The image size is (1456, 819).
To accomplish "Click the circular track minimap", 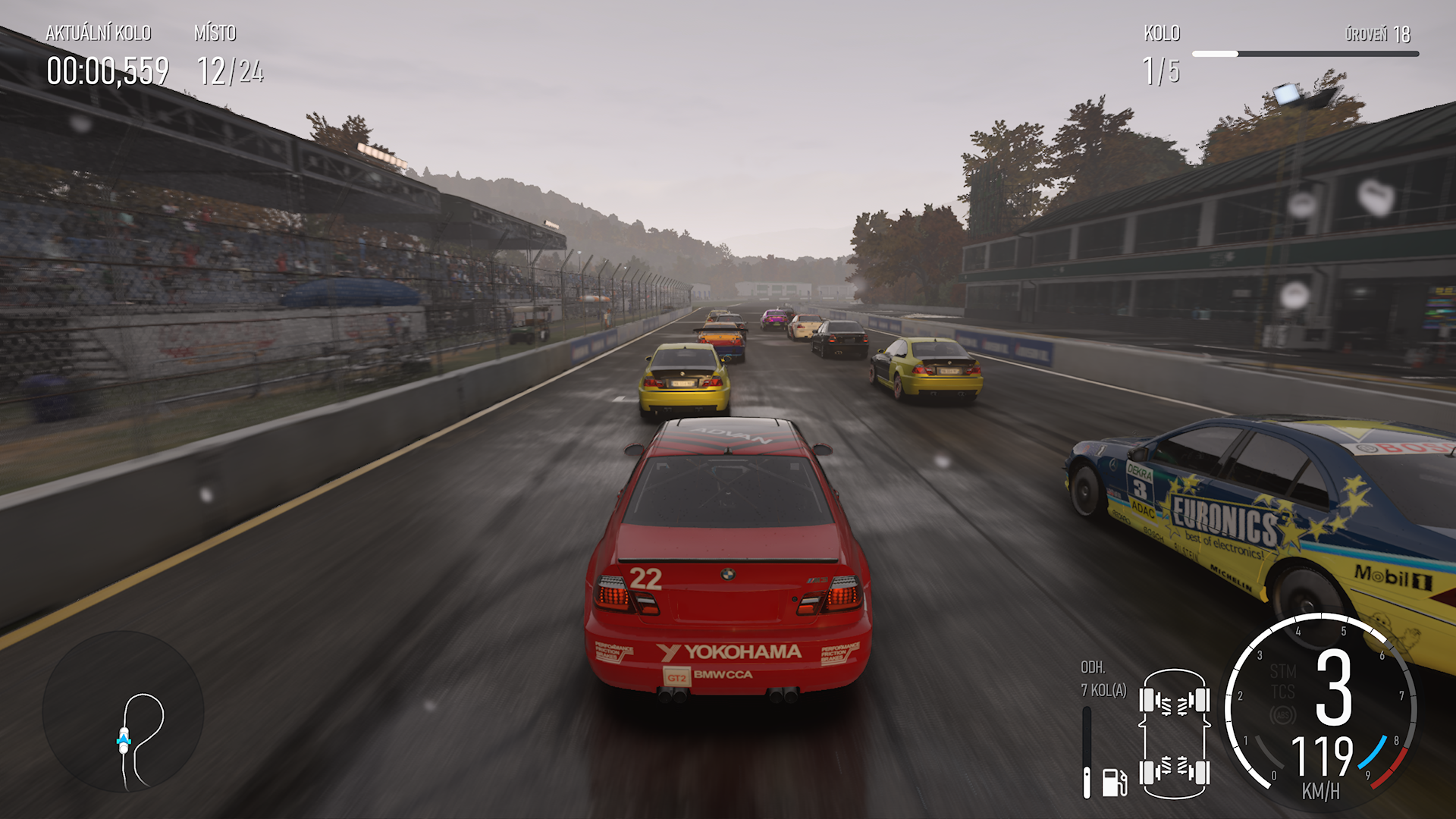I will [x=123, y=713].
